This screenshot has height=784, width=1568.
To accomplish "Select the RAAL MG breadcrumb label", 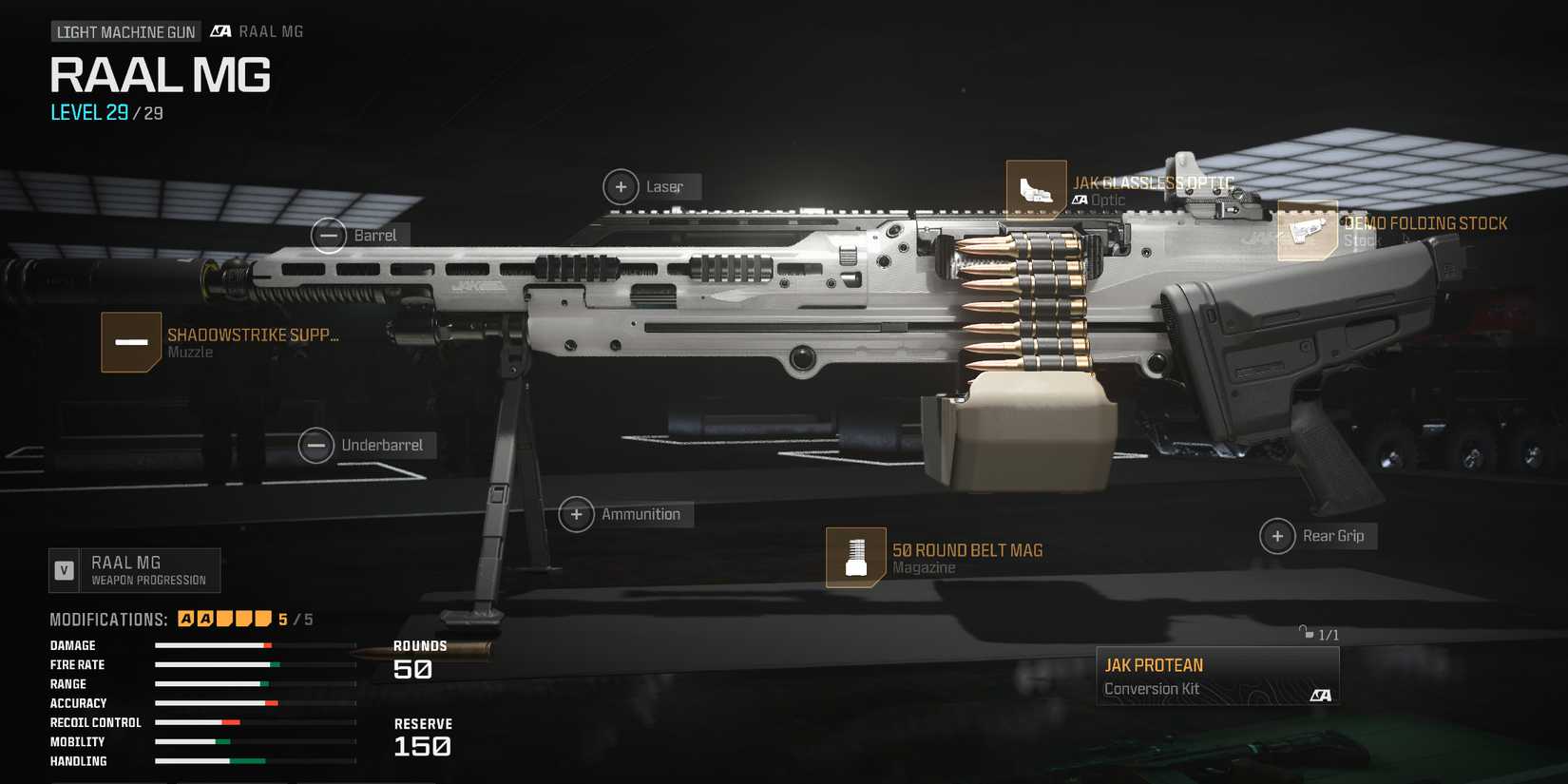I will pyautogui.click(x=272, y=30).
